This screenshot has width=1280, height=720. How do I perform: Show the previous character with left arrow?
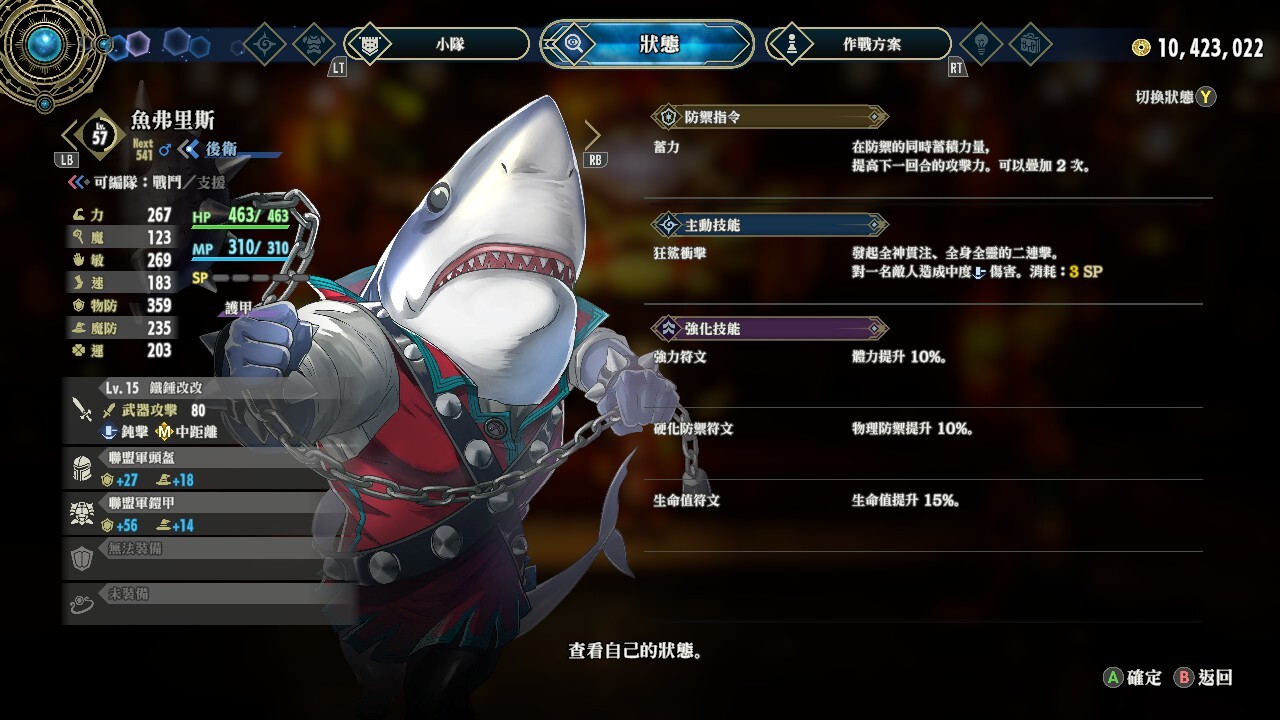70,136
